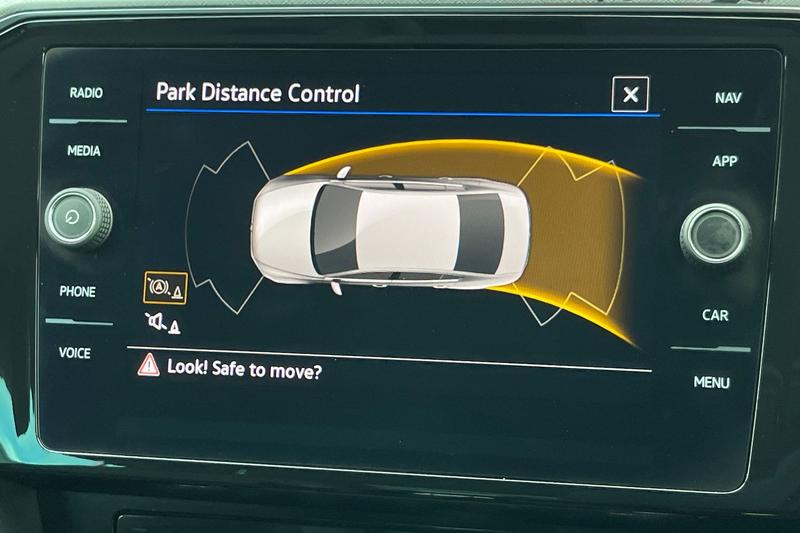The image size is (800, 533).
Task: Activate the VOICE control button
Action: tap(74, 353)
